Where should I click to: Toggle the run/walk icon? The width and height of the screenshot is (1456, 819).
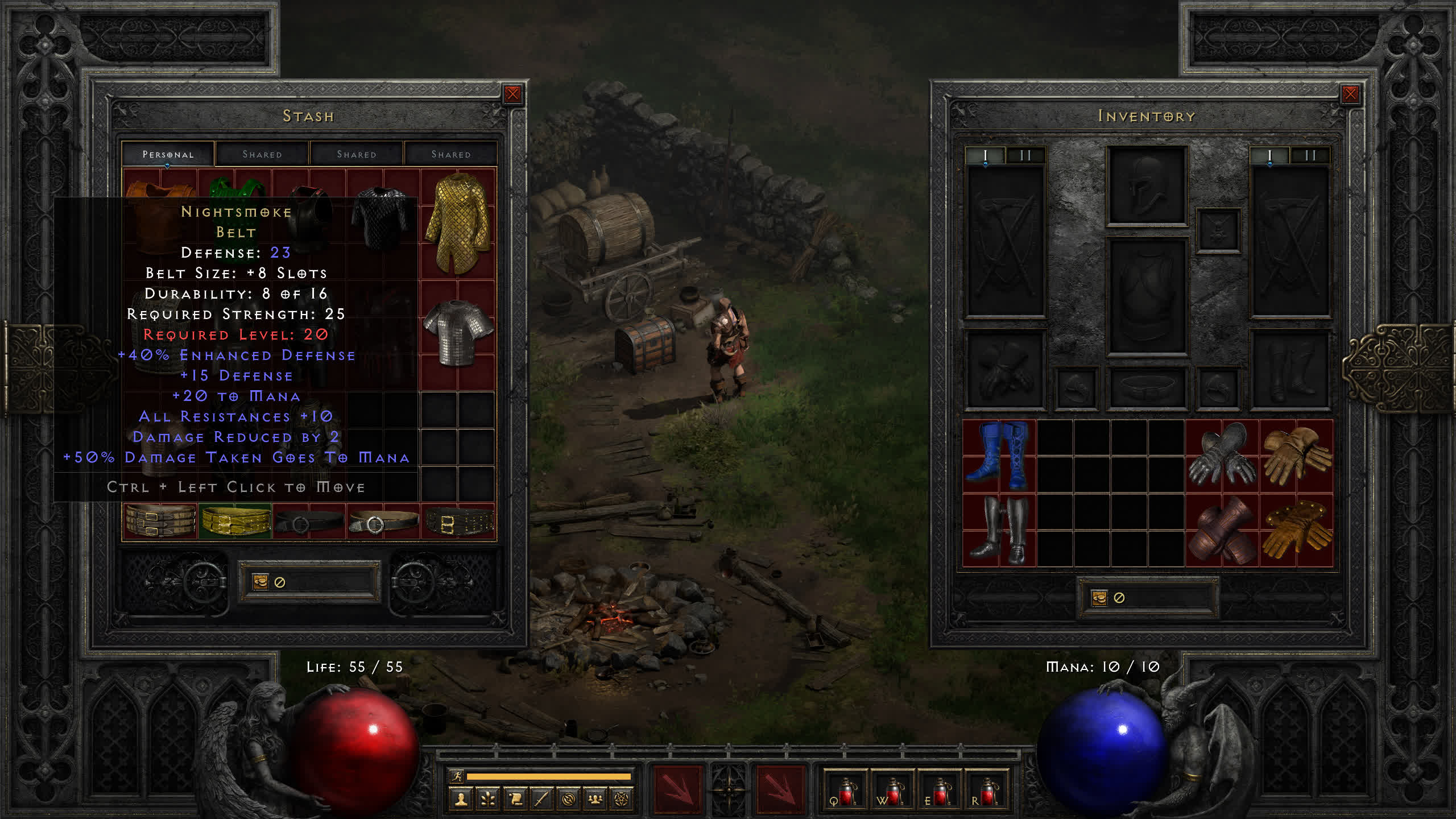[457, 776]
